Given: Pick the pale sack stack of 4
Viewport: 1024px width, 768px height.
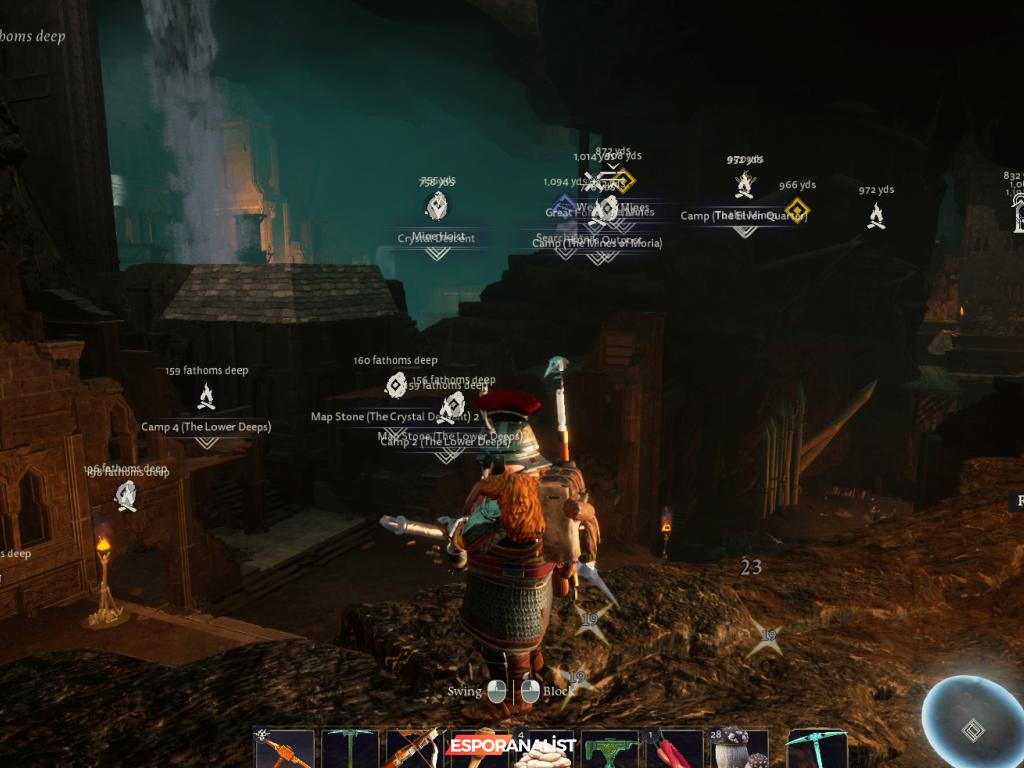Looking at the screenshot, I should pos(543,752).
